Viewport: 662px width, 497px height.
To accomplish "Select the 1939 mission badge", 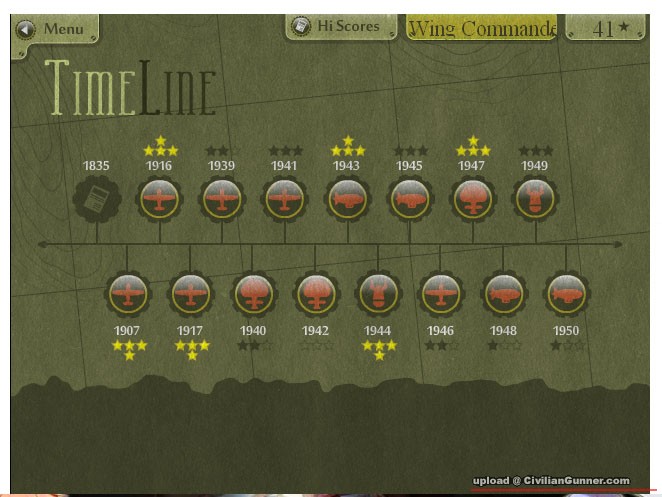I will pyautogui.click(x=222, y=199).
